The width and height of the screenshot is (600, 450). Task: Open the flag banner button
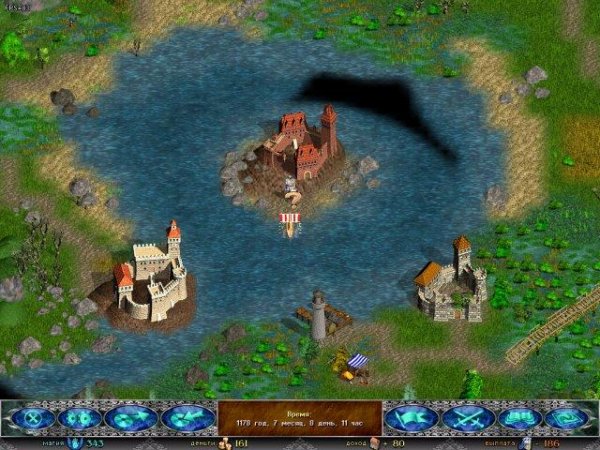(412, 418)
